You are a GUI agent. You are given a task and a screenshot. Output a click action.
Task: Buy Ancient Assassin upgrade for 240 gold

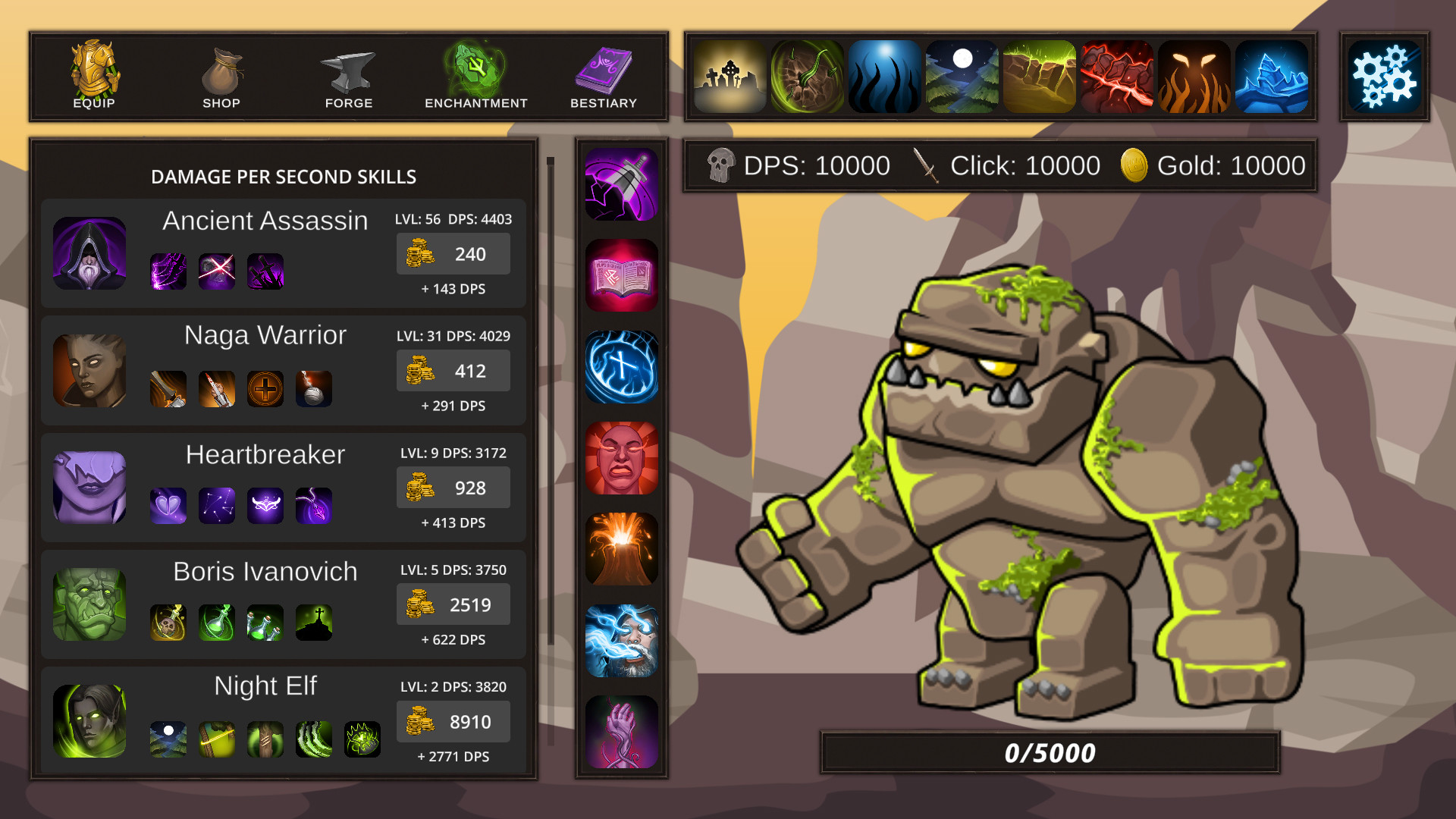pyautogui.click(x=453, y=254)
